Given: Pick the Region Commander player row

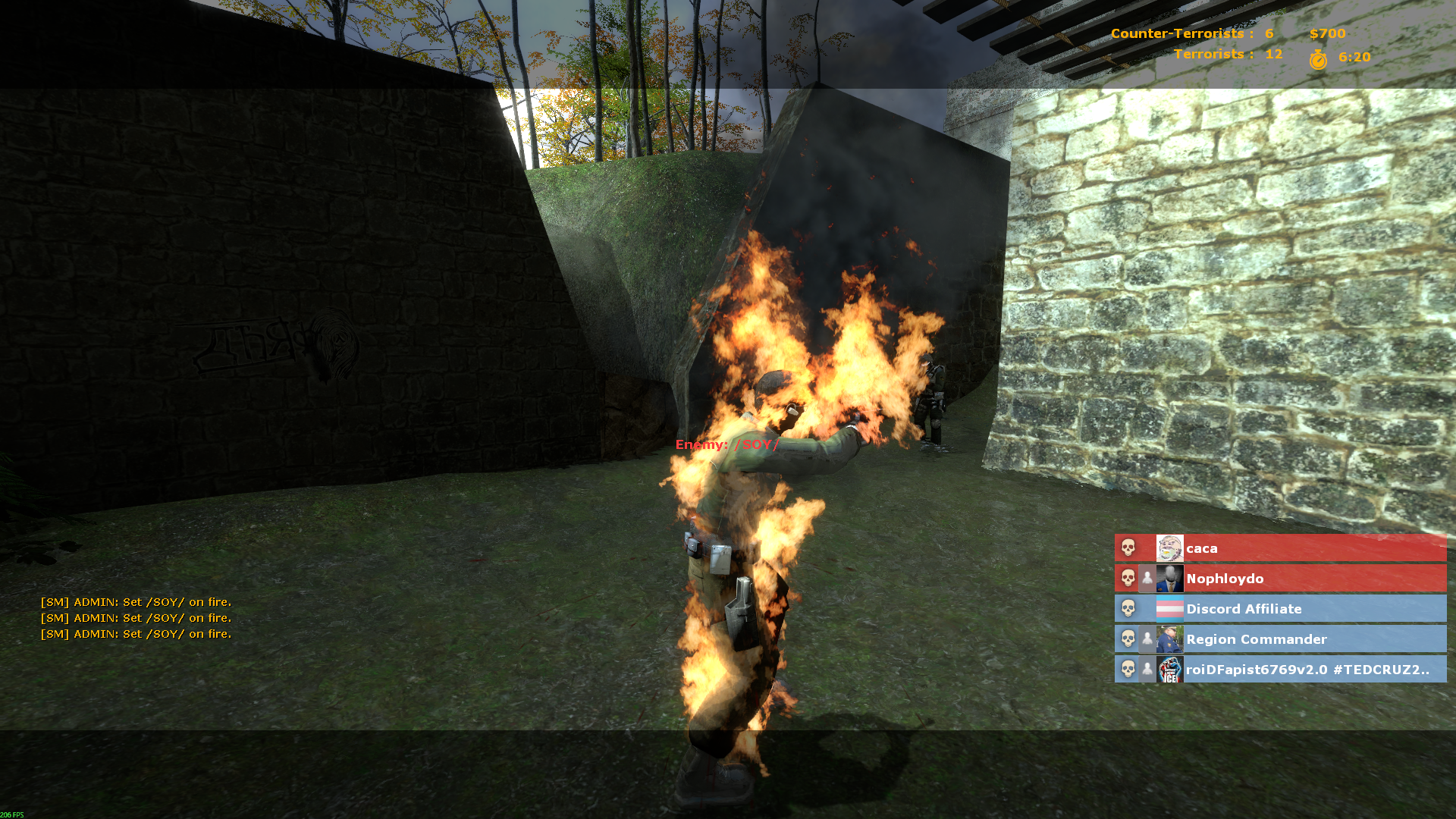Looking at the screenshot, I should pyautogui.click(x=1280, y=639).
